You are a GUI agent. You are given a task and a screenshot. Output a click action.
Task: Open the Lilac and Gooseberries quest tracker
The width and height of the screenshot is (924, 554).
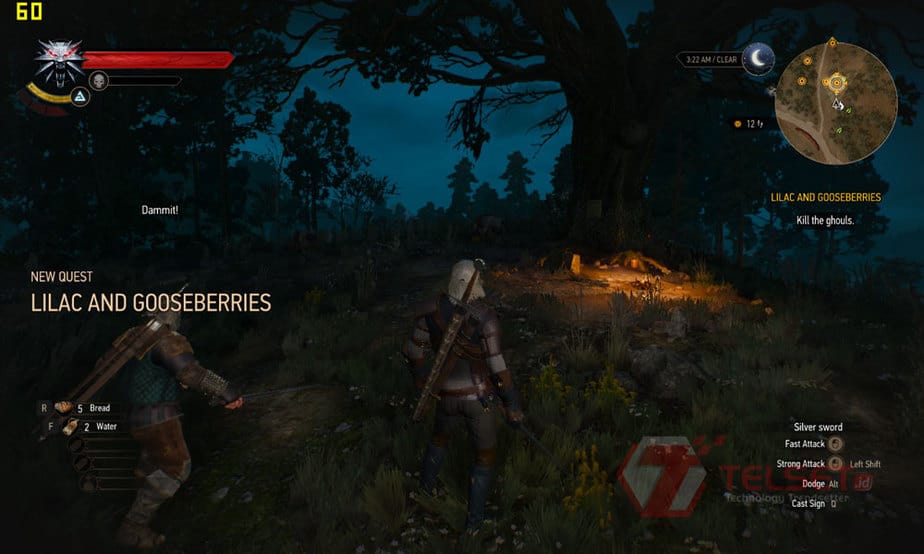click(x=825, y=198)
